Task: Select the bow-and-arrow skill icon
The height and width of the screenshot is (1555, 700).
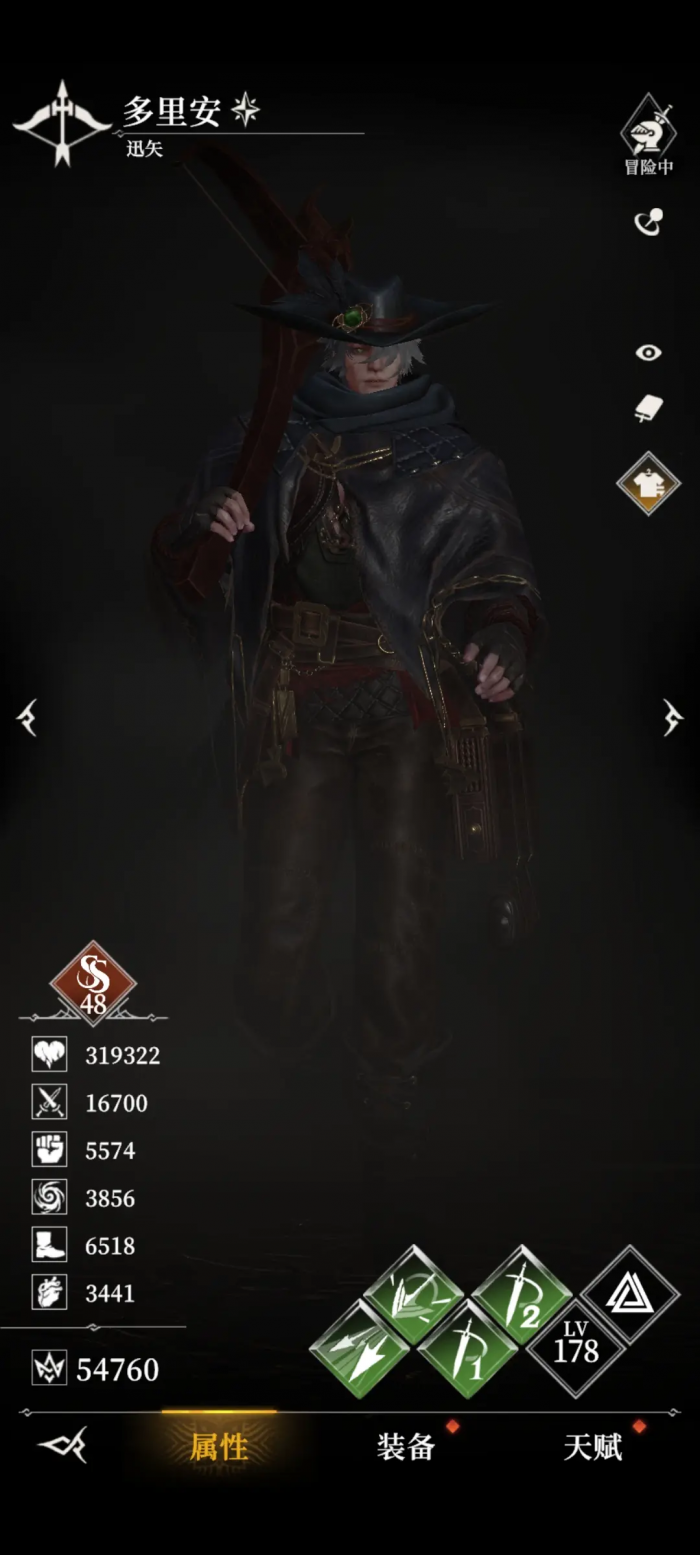Action: 413,1295
